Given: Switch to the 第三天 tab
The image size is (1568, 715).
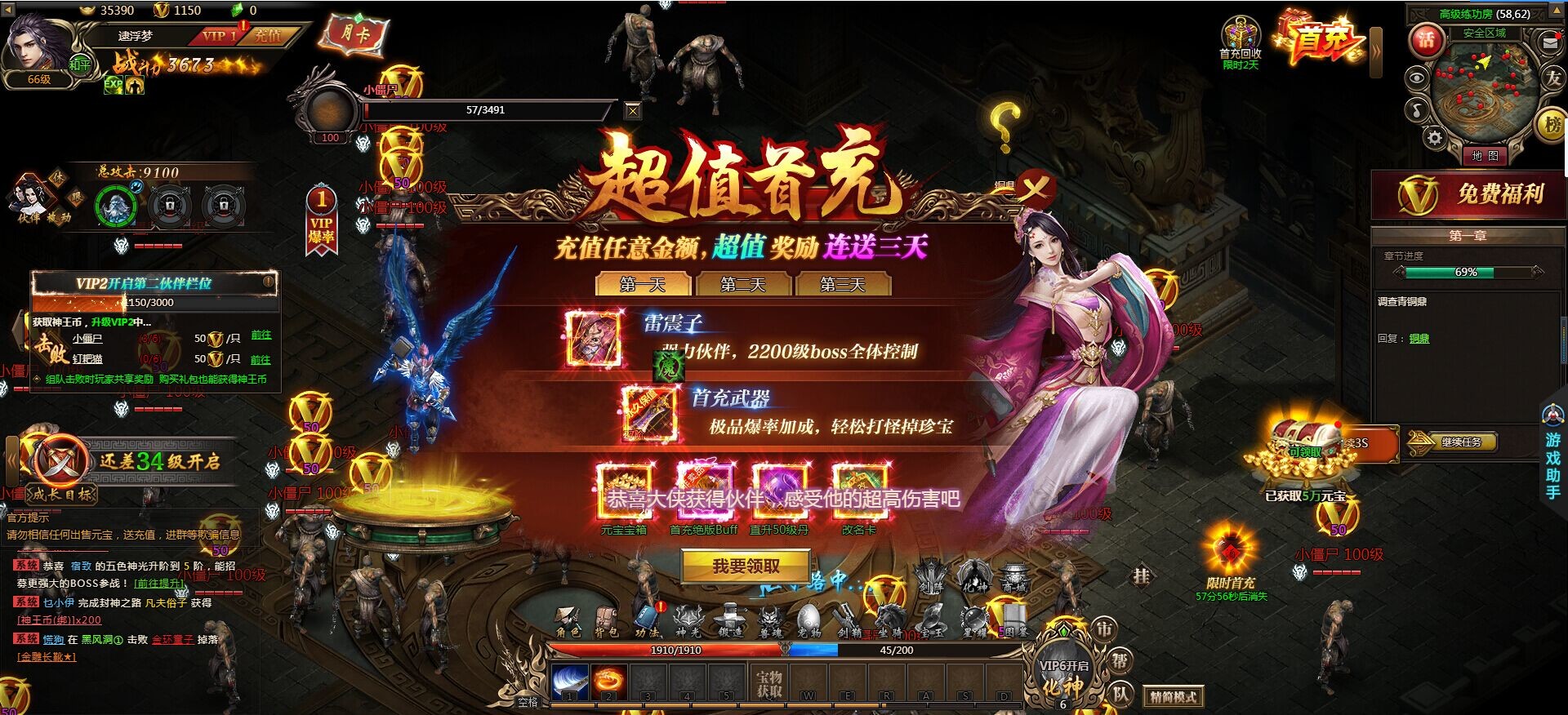Looking at the screenshot, I should 843,285.
